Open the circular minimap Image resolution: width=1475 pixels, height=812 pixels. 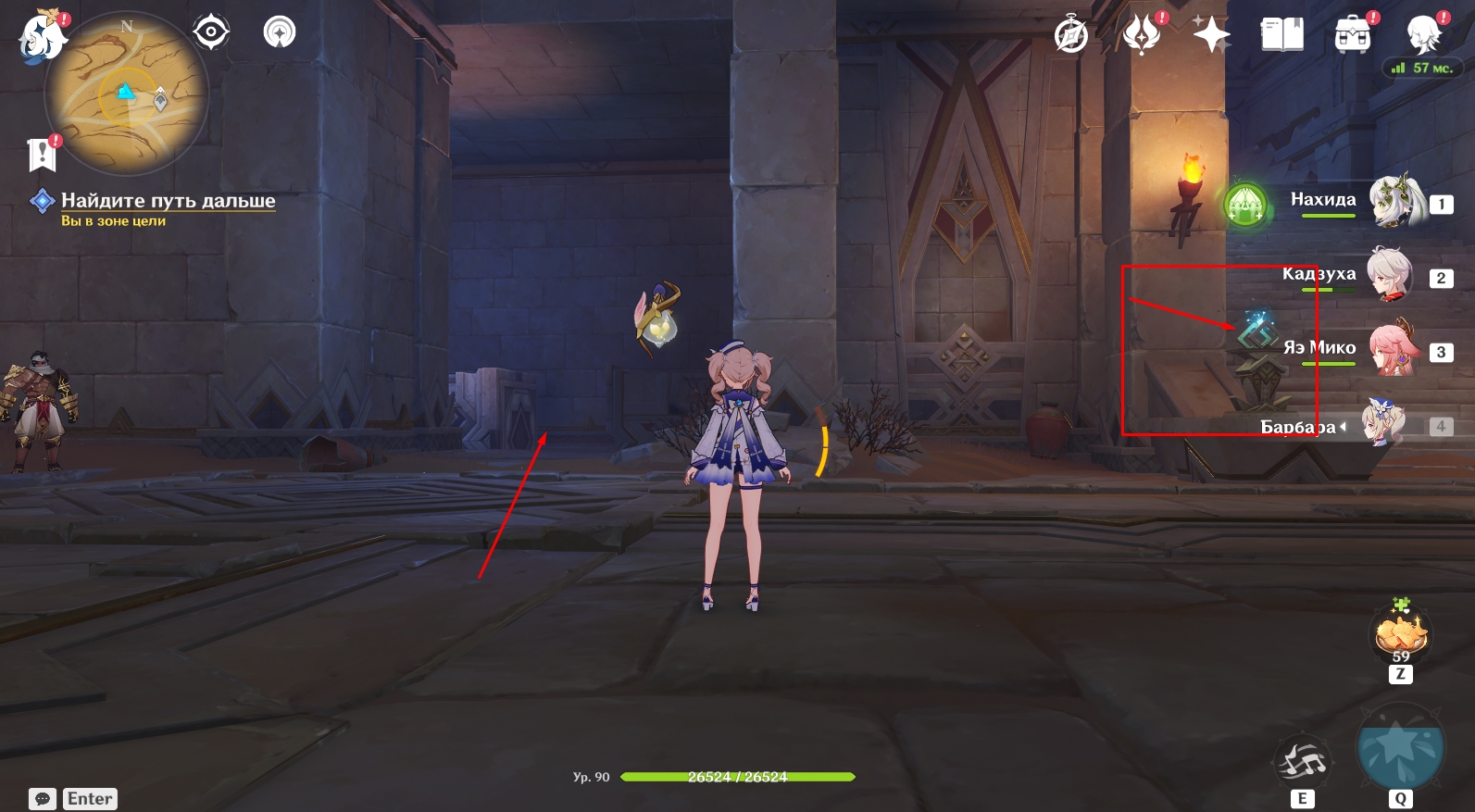click(x=127, y=94)
